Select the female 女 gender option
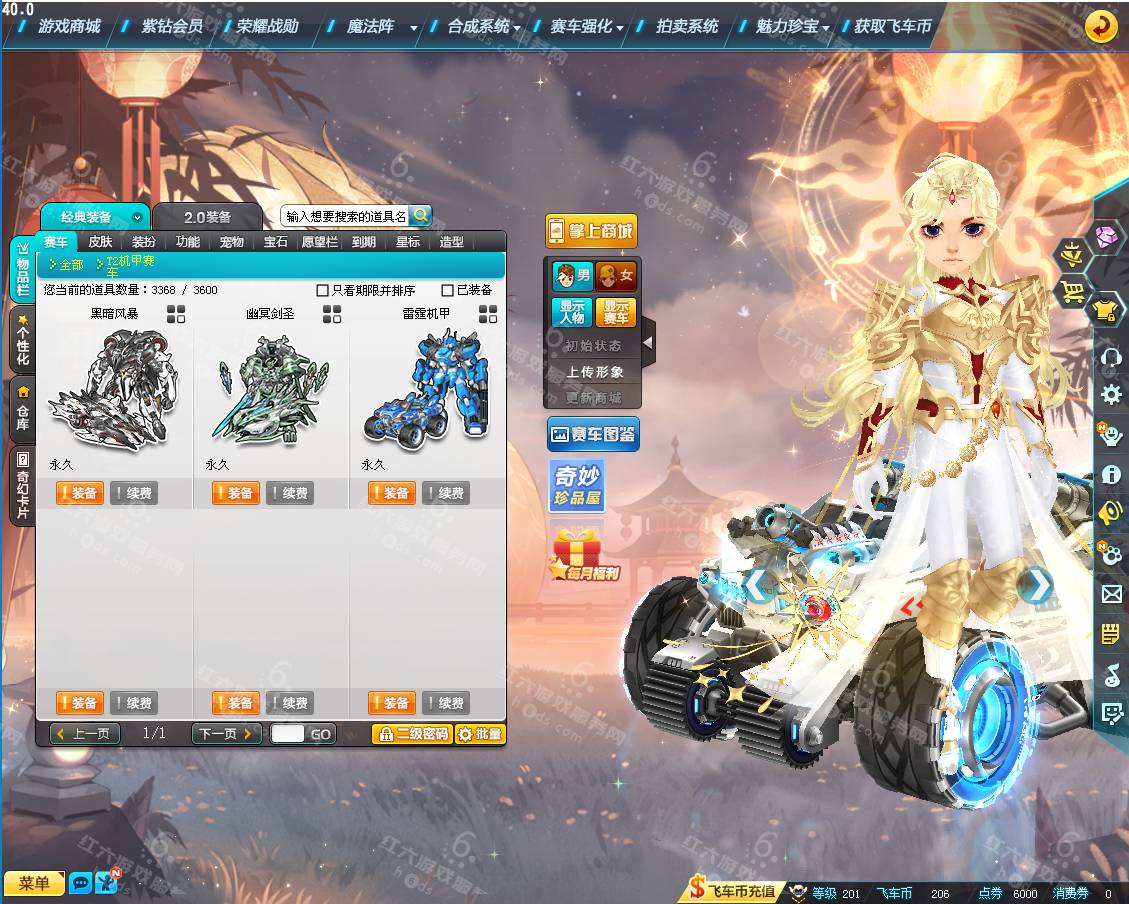Screen dimensions: 1129x904 (616, 276)
